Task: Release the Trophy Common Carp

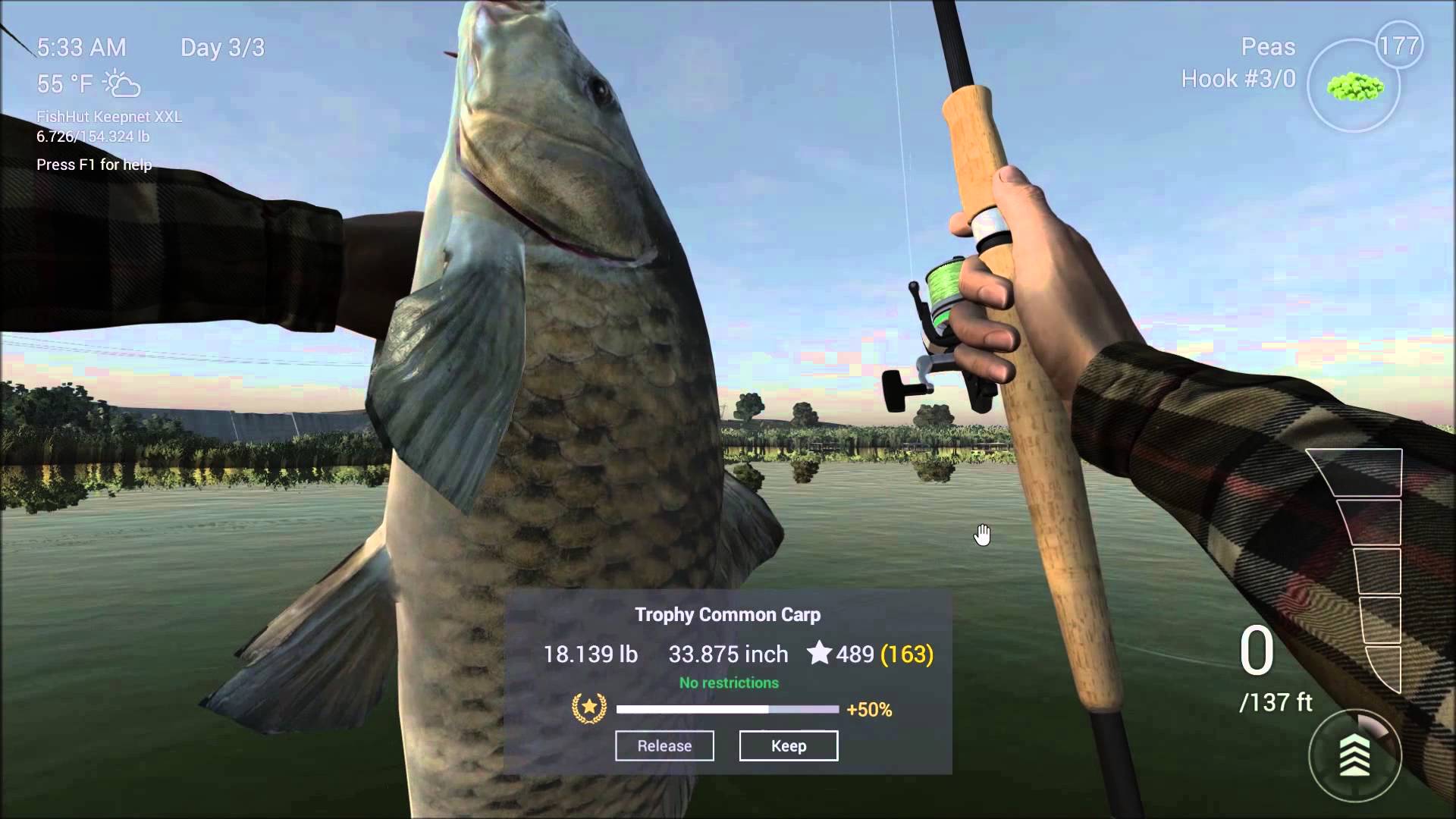Action: [x=664, y=745]
